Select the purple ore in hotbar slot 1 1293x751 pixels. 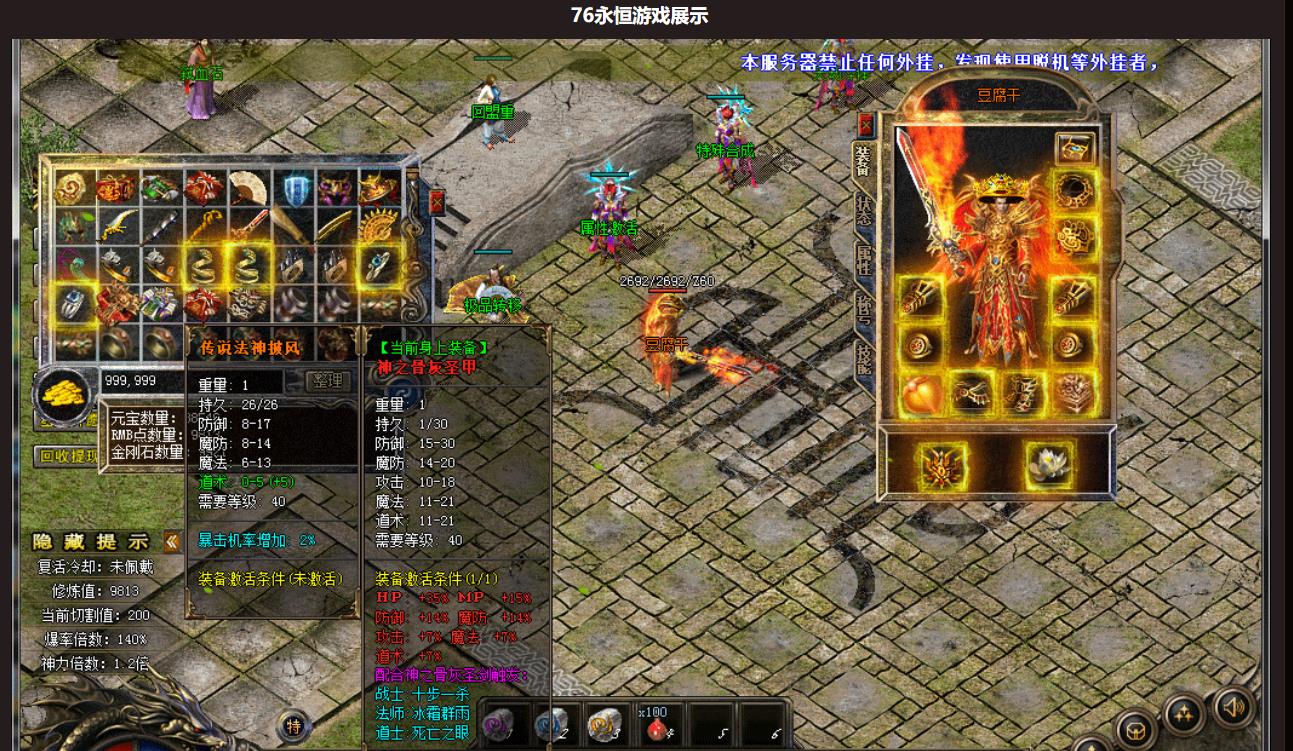497,725
